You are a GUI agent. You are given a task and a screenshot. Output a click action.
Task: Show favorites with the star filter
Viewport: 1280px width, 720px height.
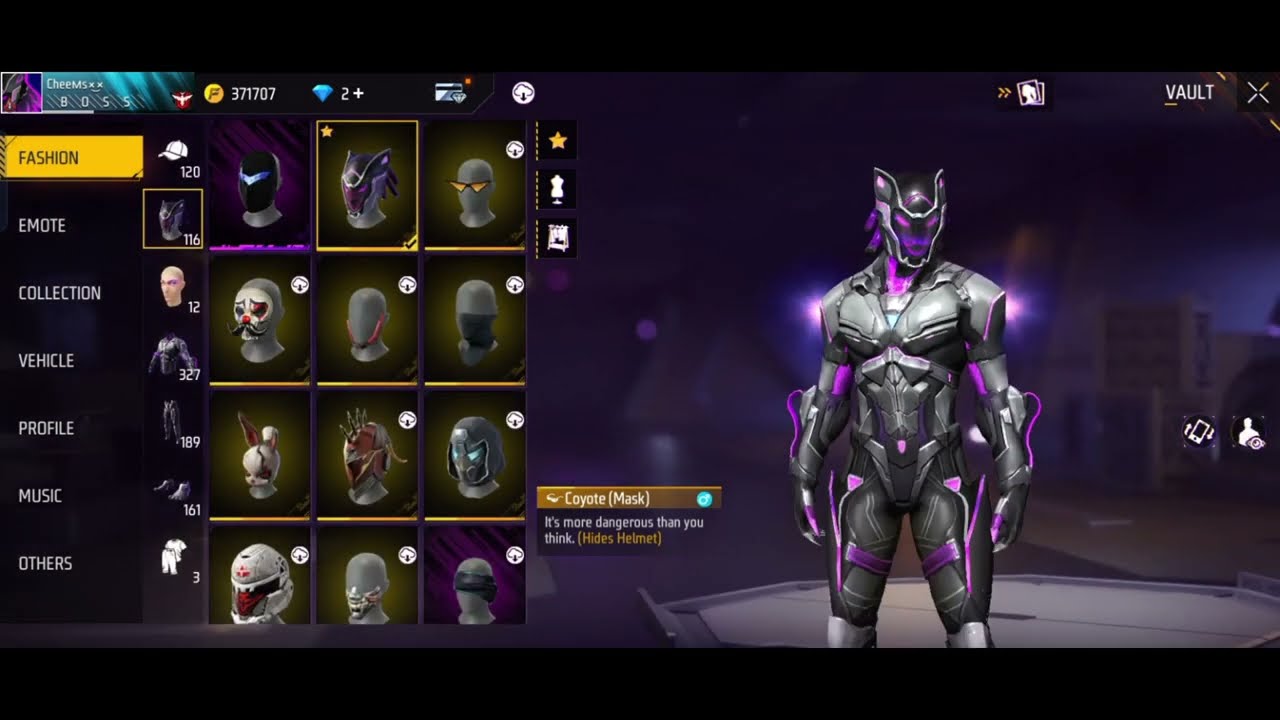(557, 141)
